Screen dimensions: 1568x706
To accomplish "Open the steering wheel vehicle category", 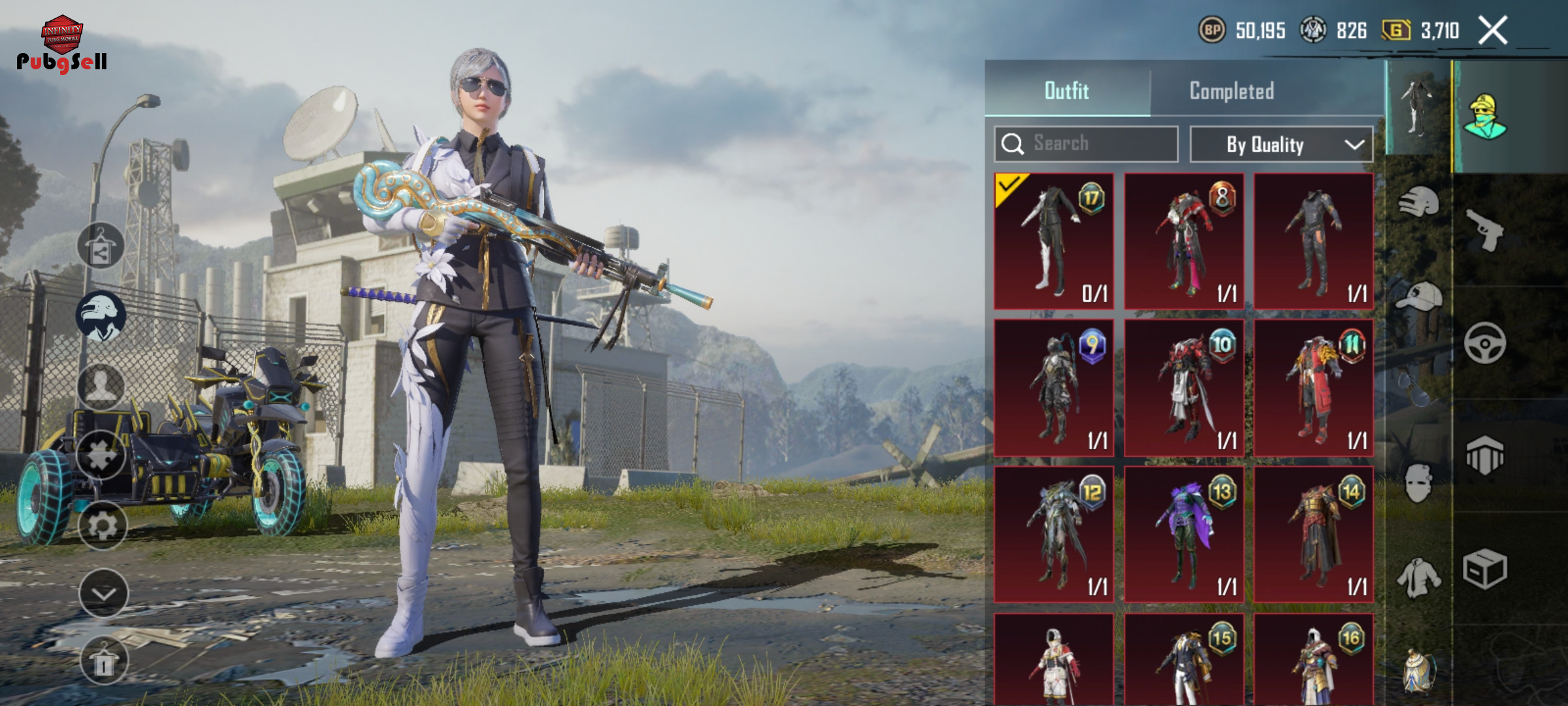I will 1485,343.
